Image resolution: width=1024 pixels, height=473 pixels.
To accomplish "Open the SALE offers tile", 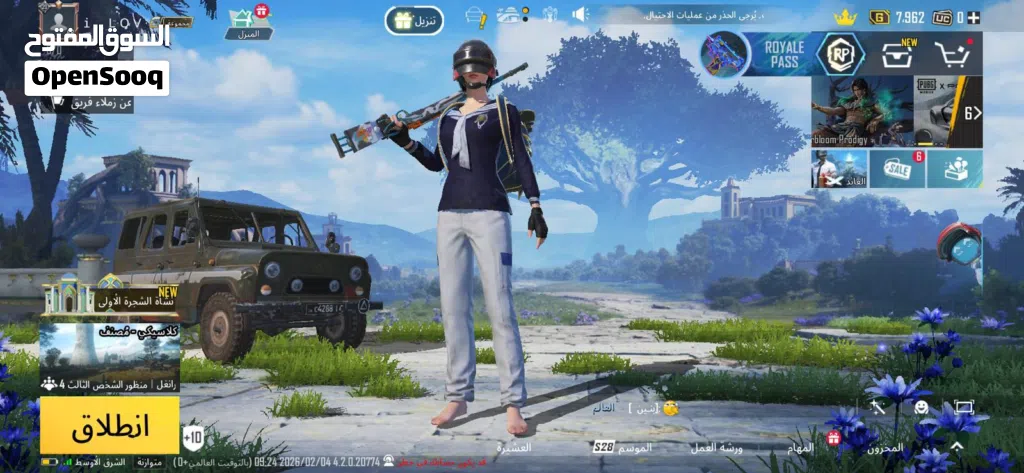I will tap(897, 169).
